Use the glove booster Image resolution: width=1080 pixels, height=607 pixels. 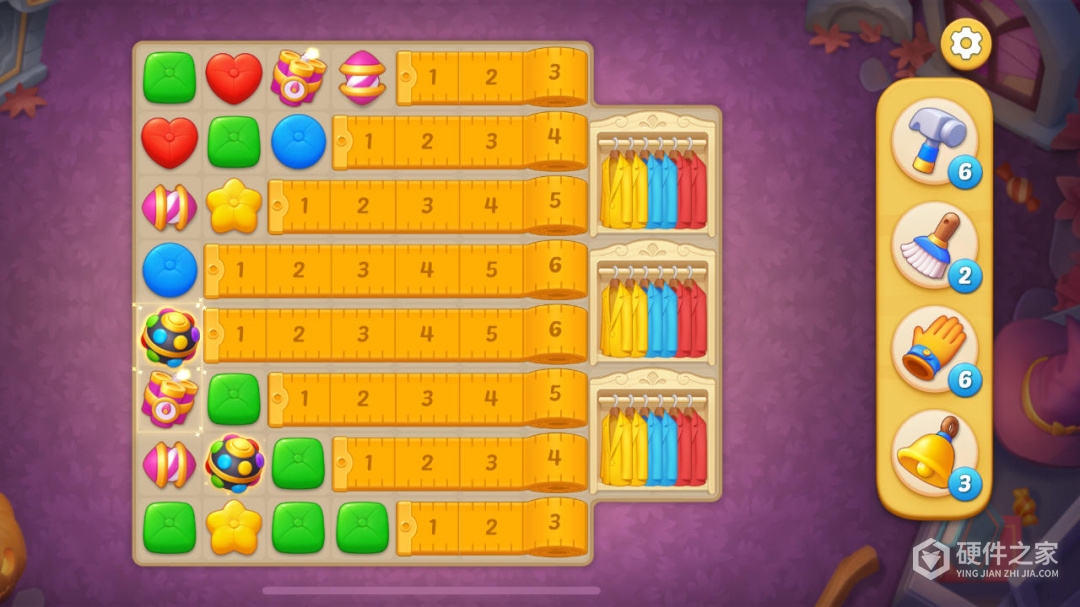pyautogui.click(x=934, y=348)
